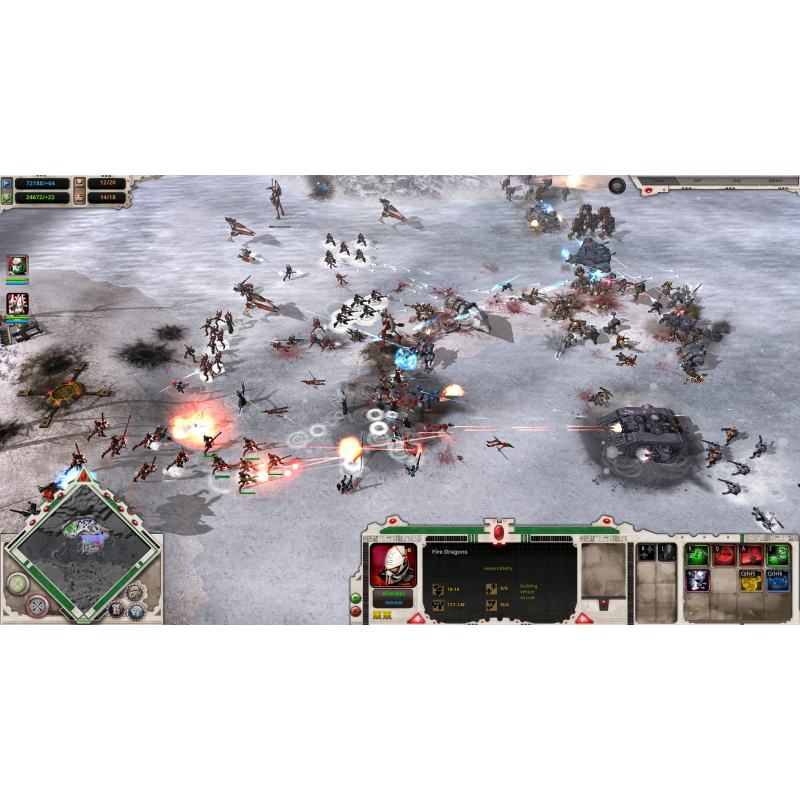The image size is (800, 800).
Task: Select the blue Ctrl+F6 command icon
Action: pos(777,579)
